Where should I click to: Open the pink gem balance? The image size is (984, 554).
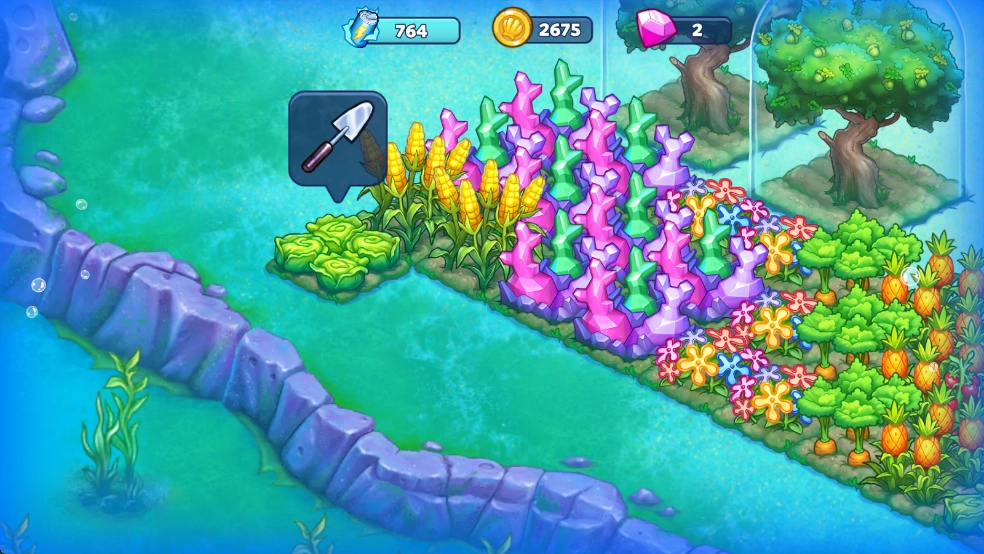click(x=685, y=30)
